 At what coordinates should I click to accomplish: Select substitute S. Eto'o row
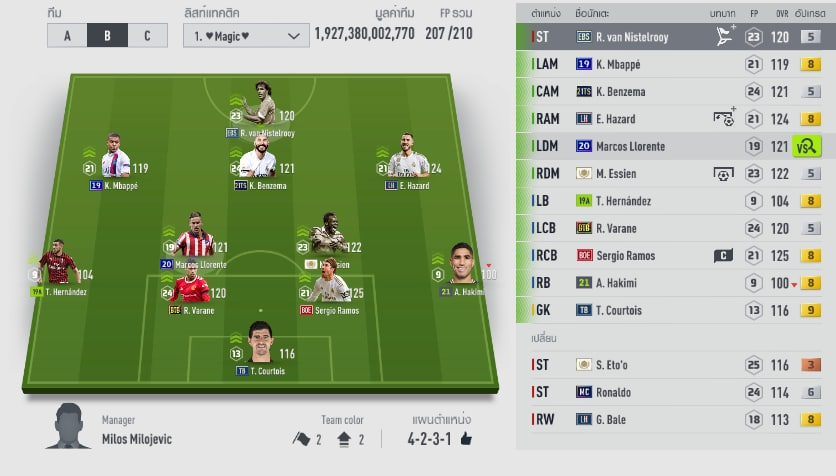[x=640, y=365]
